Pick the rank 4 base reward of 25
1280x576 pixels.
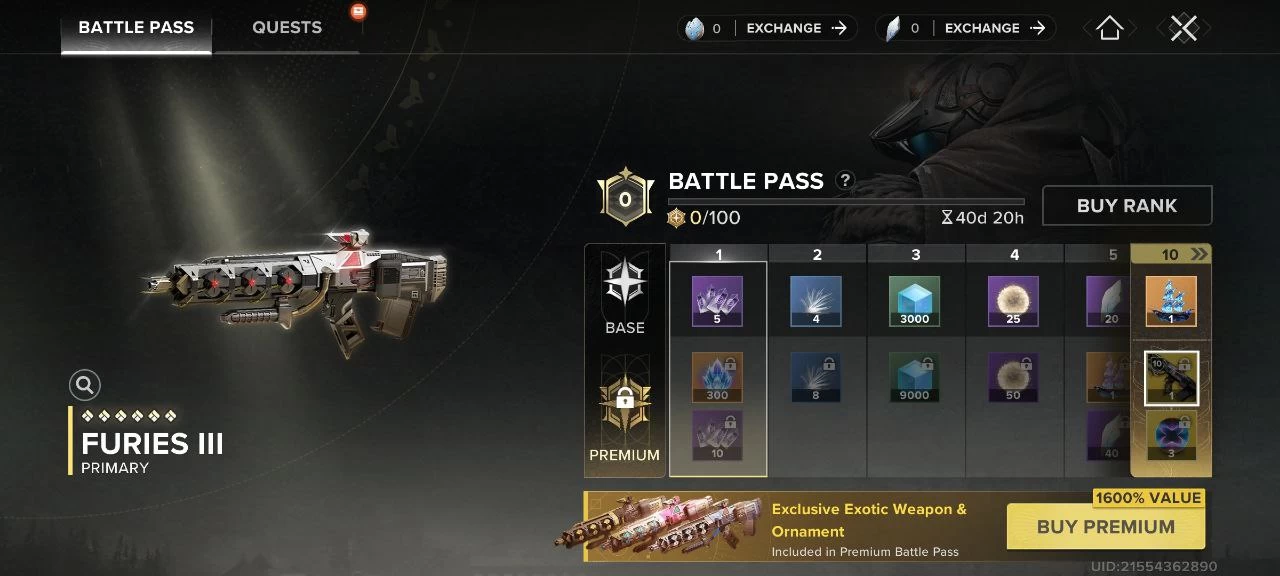pyautogui.click(x=1013, y=302)
